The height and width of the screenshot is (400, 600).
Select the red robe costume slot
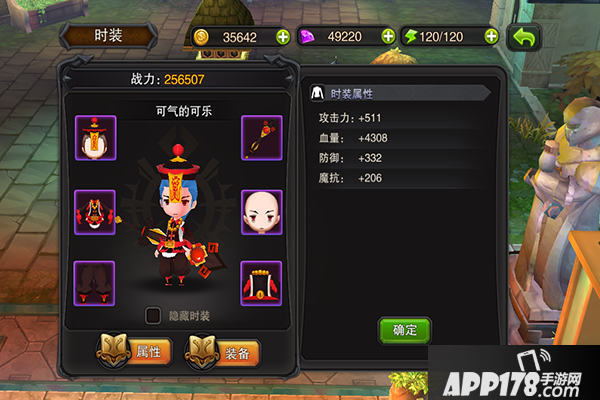tap(96, 211)
